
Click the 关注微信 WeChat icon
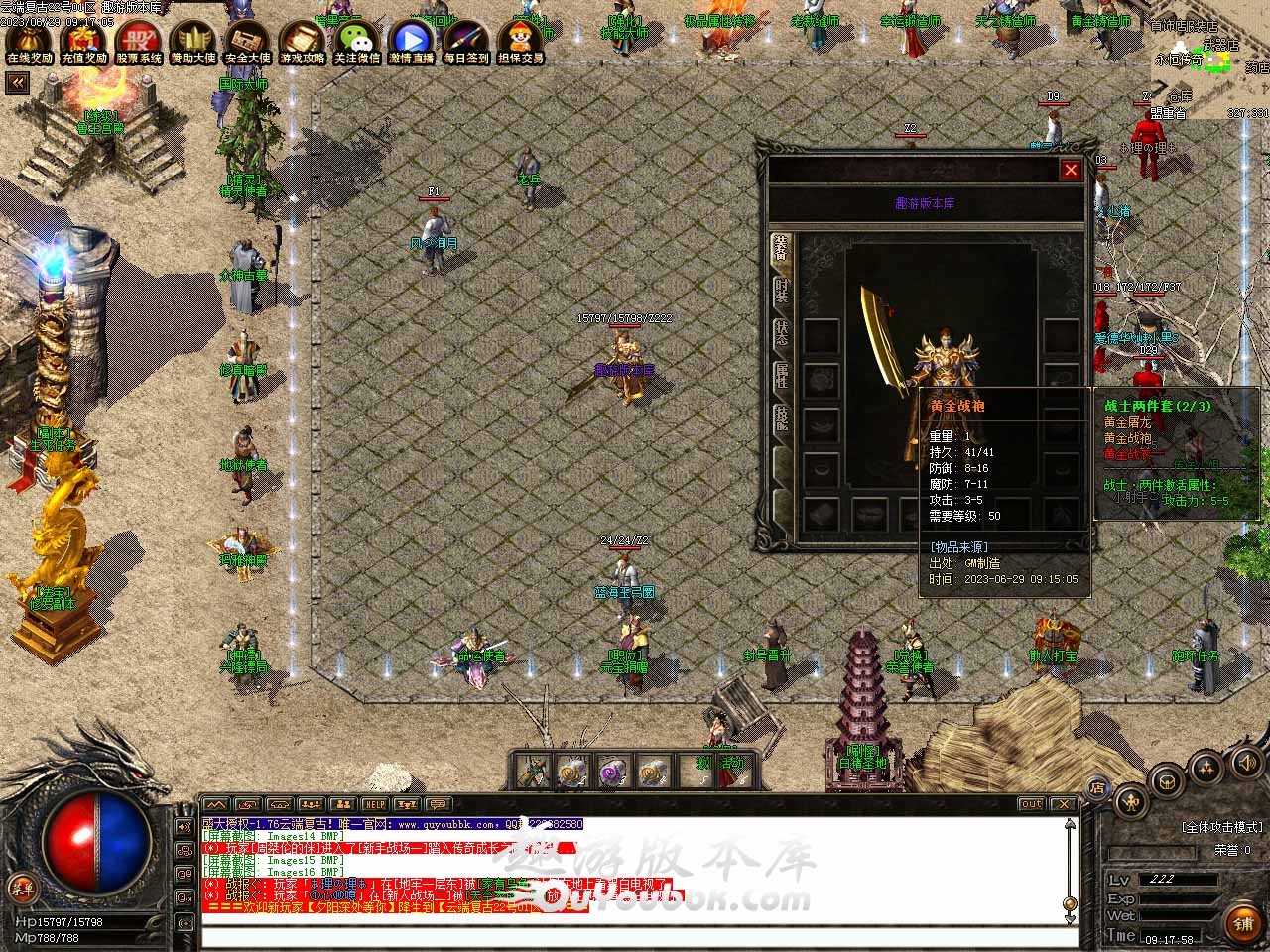[356, 42]
